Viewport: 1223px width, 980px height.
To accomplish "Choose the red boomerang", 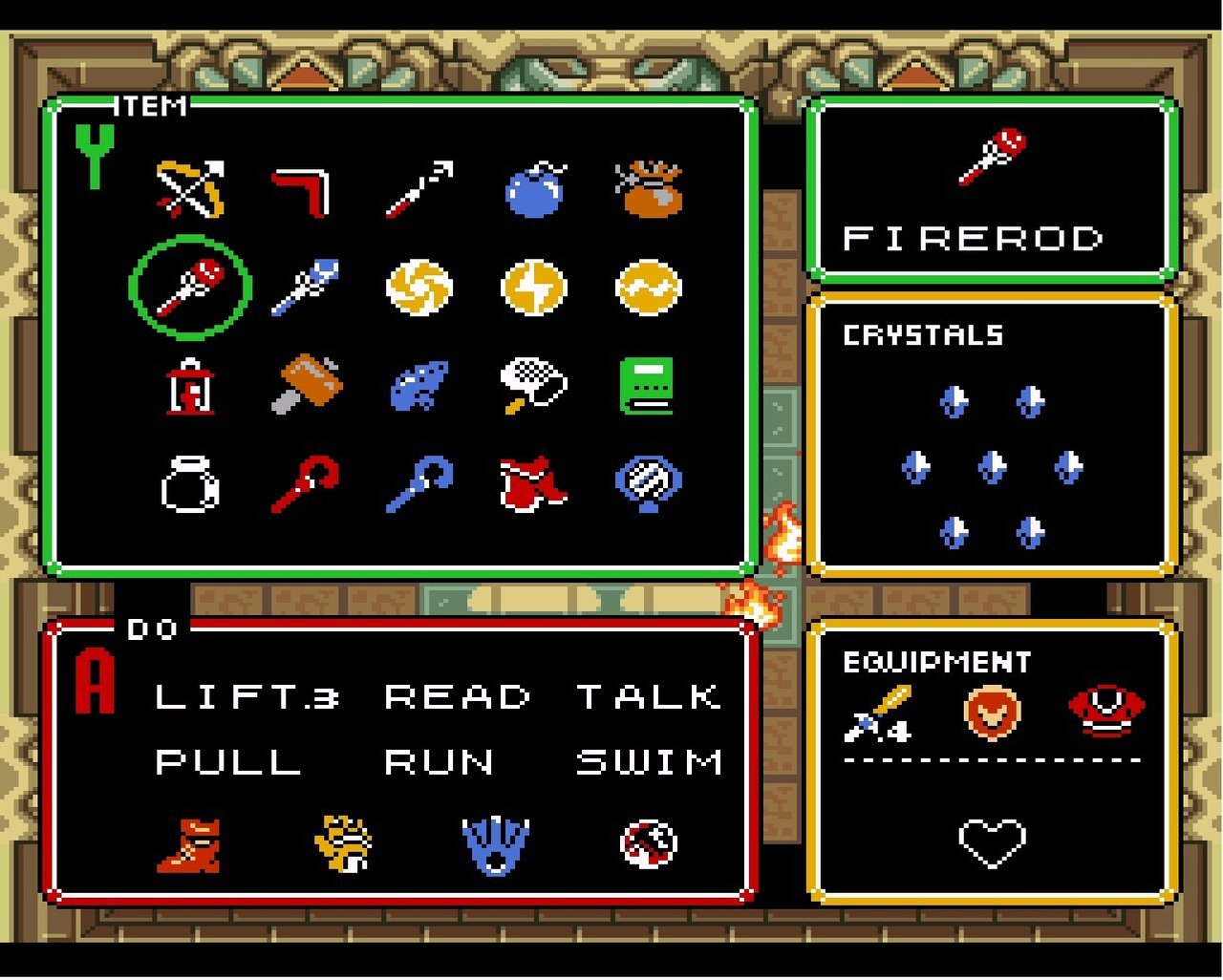I will tap(303, 190).
